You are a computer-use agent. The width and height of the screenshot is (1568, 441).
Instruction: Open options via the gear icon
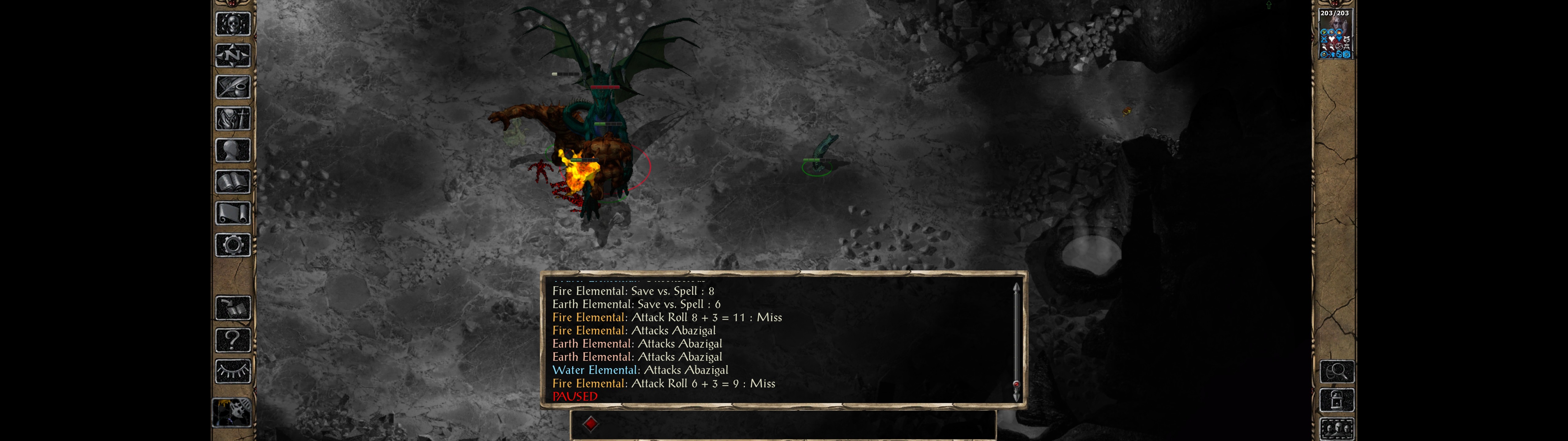(x=232, y=246)
